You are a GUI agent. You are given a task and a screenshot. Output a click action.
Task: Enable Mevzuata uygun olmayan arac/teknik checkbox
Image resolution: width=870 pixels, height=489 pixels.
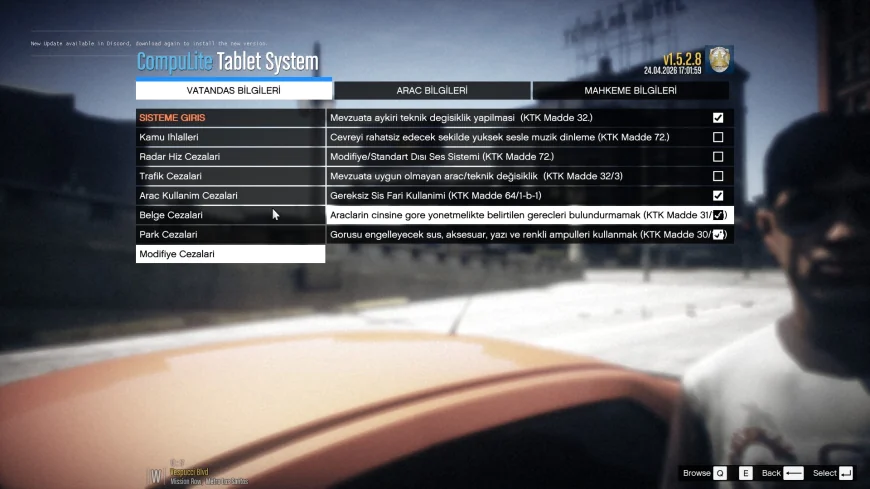pyautogui.click(x=718, y=176)
